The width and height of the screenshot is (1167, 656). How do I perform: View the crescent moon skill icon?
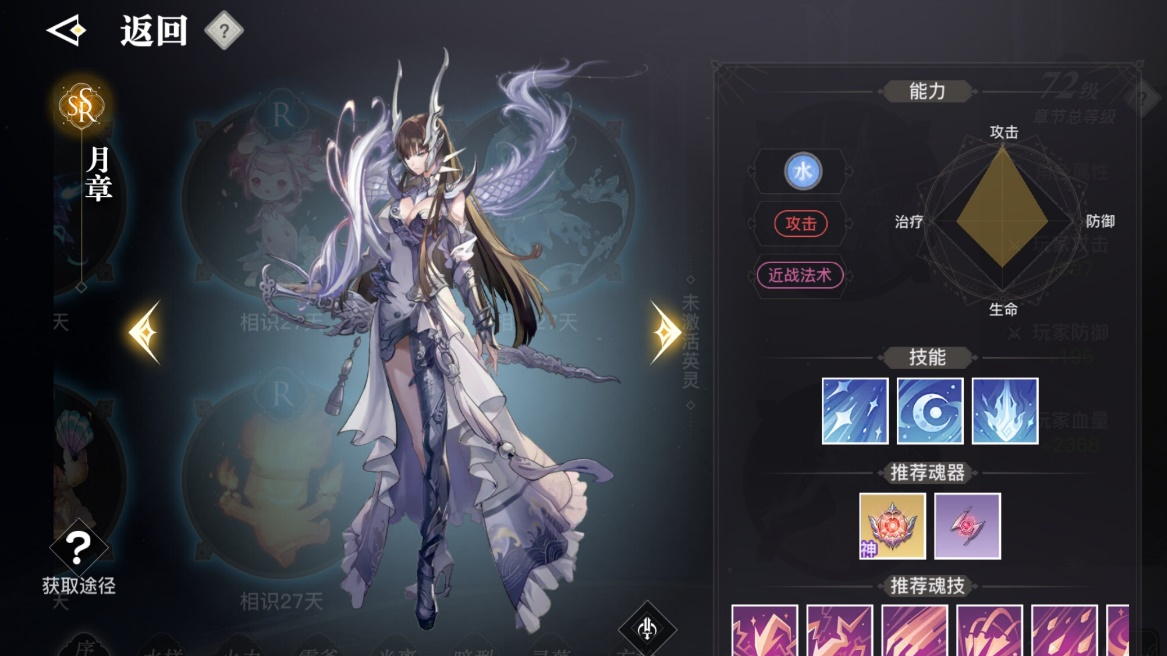coord(930,411)
